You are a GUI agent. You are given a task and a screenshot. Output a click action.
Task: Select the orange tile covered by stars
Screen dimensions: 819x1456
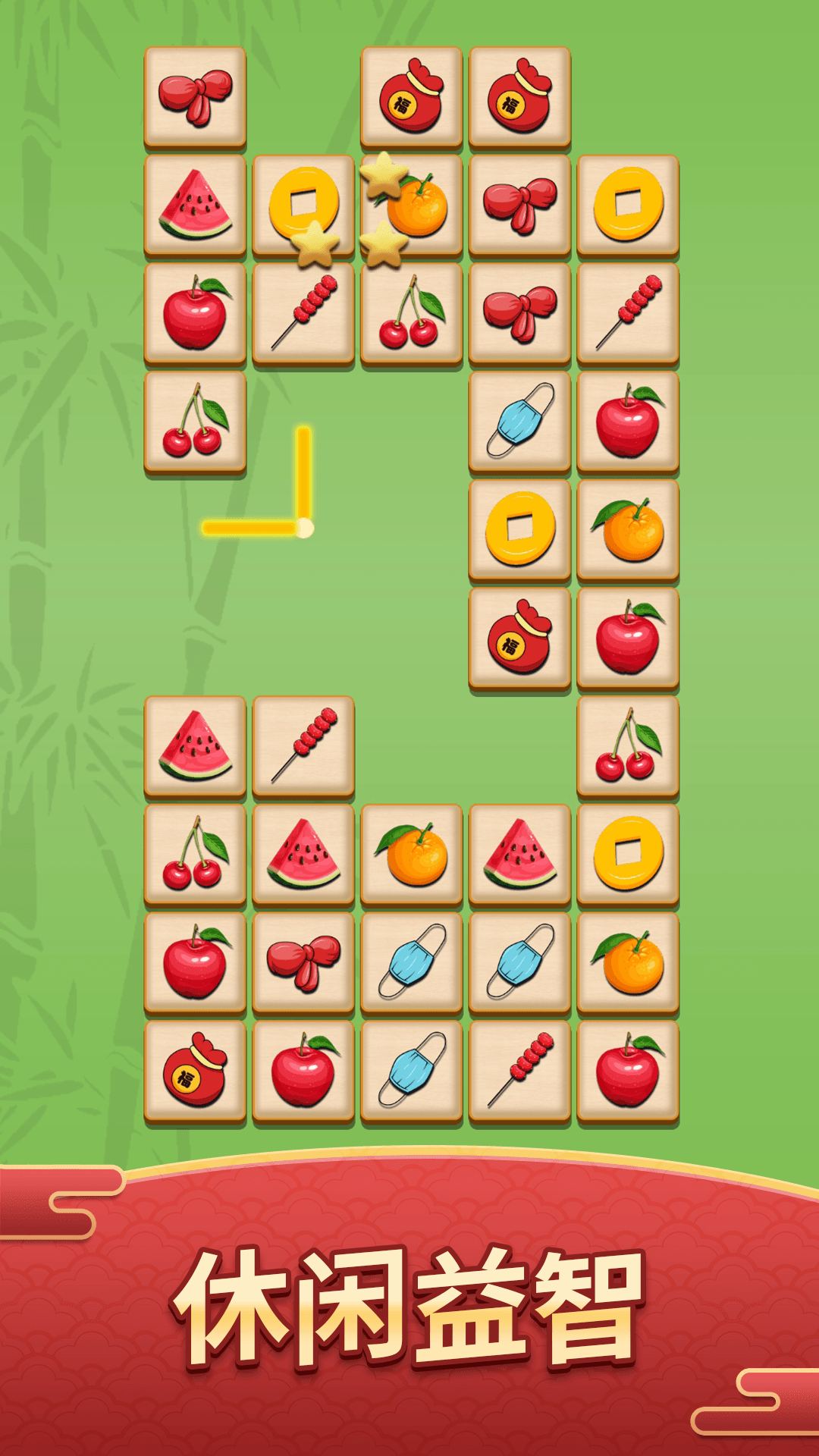pyautogui.click(x=412, y=205)
